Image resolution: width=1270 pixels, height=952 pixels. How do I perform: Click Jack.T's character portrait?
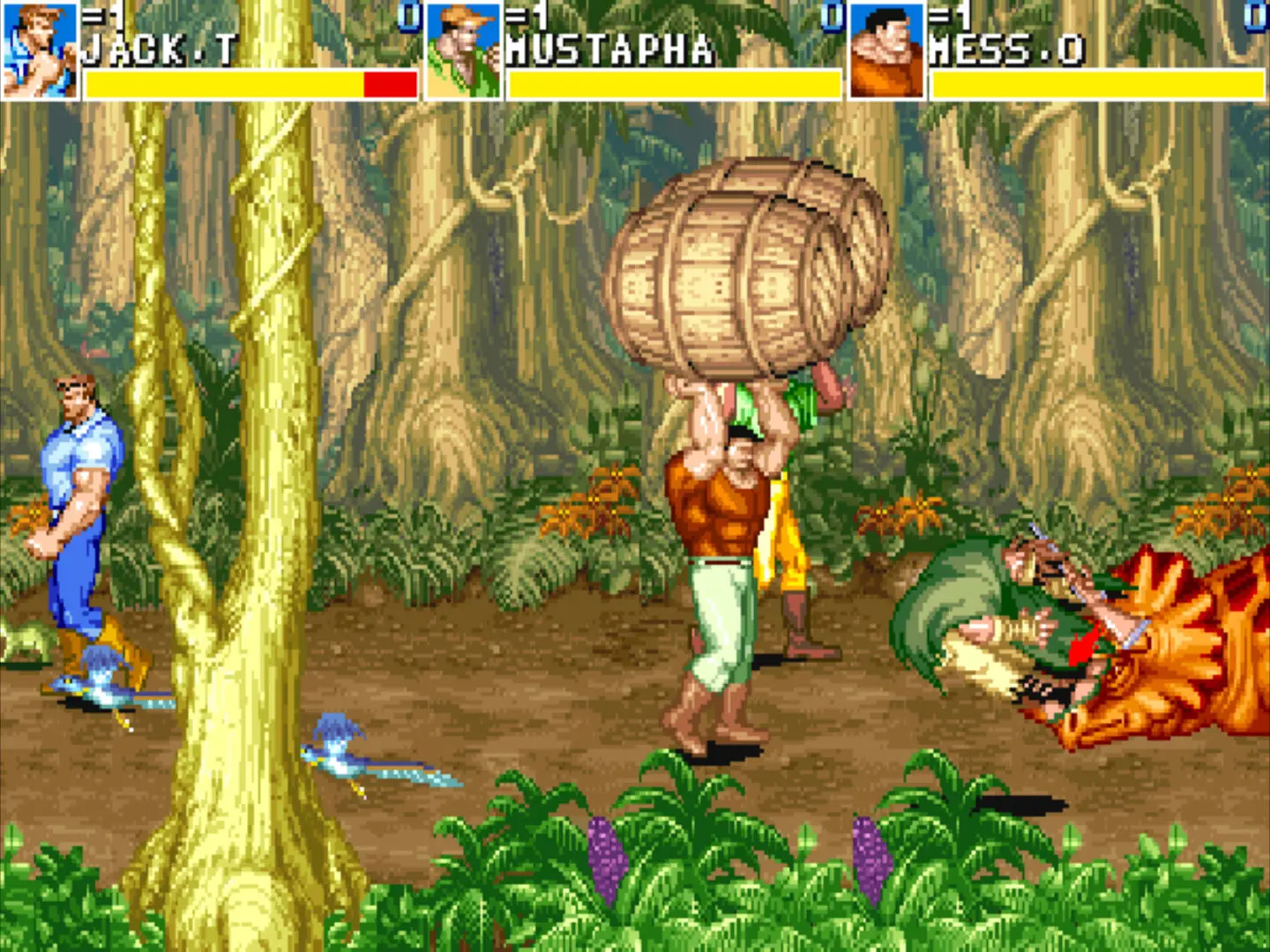click(x=40, y=50)
